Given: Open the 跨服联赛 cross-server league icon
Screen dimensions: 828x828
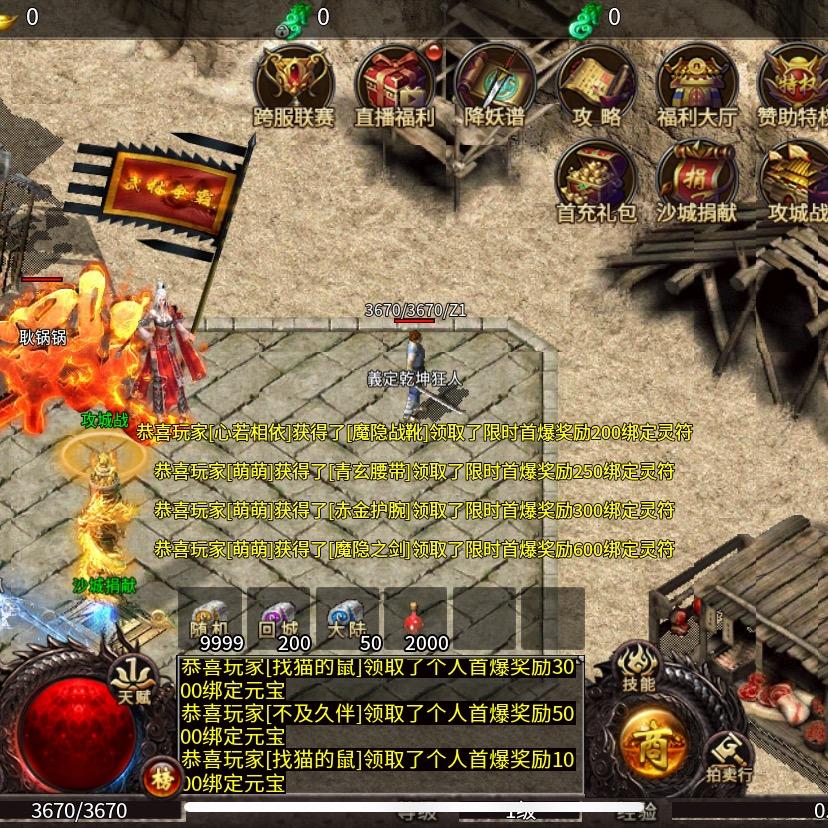Looking at the screenshot, I should tap(294, 85).
